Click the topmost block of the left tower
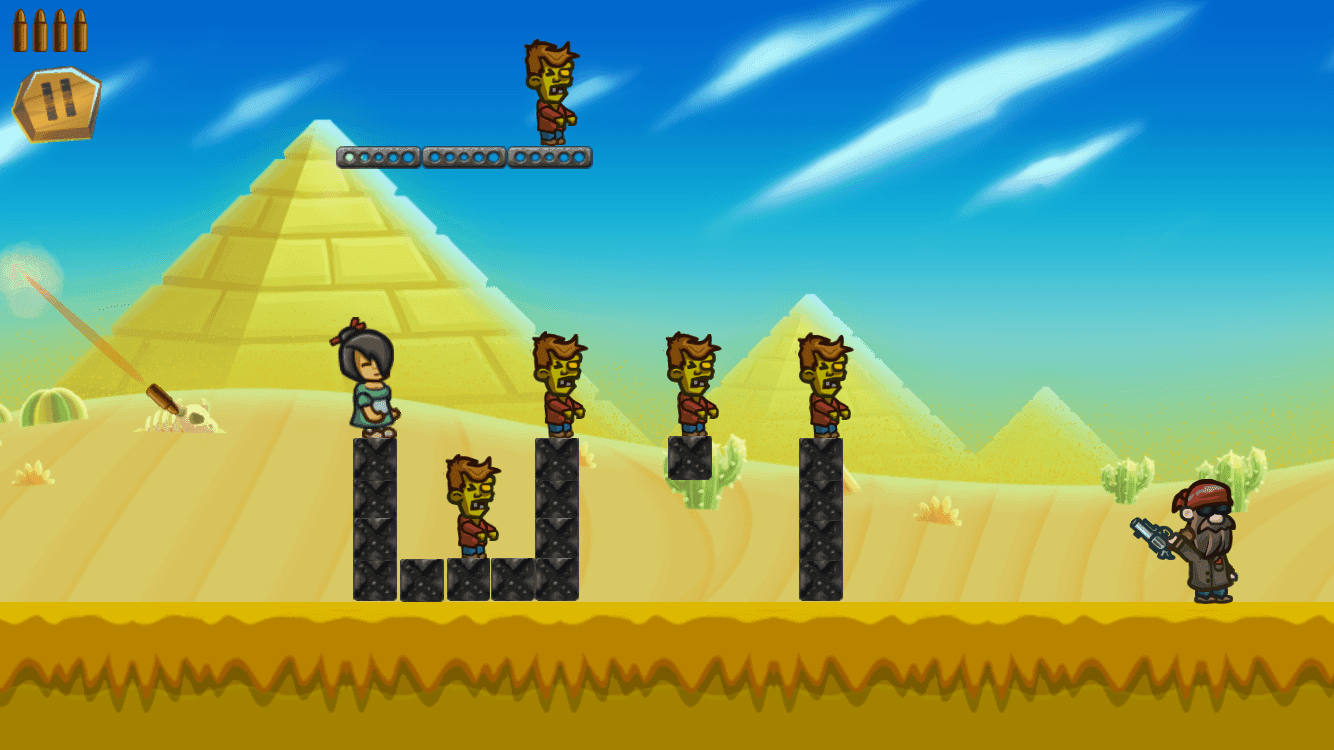This screenshot has width=1334, height=750. pyautogui.click(x=376, y=460)
